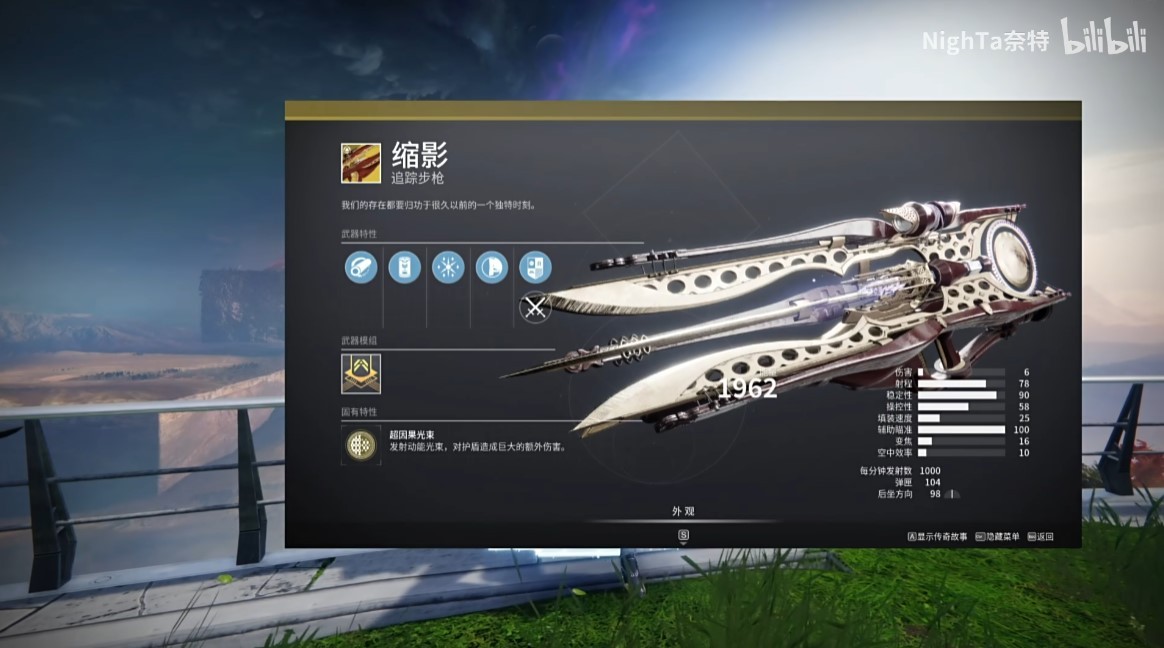The height and width of the screenshot is (648, 1164).
Task: Click the 缩影 weapon thumbnail icon
Action: tap(361, 163)
